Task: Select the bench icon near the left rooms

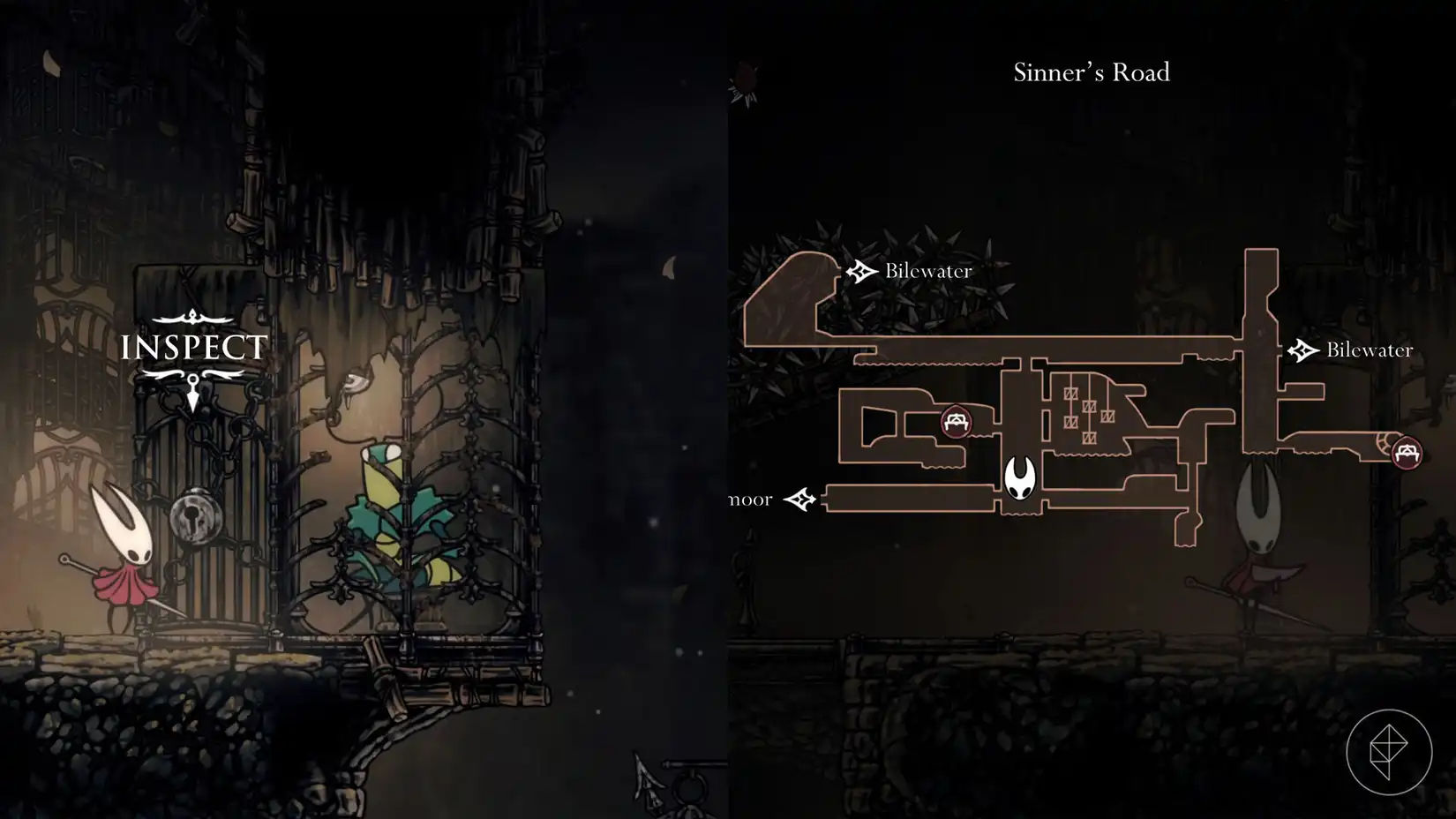Action: 956,423
